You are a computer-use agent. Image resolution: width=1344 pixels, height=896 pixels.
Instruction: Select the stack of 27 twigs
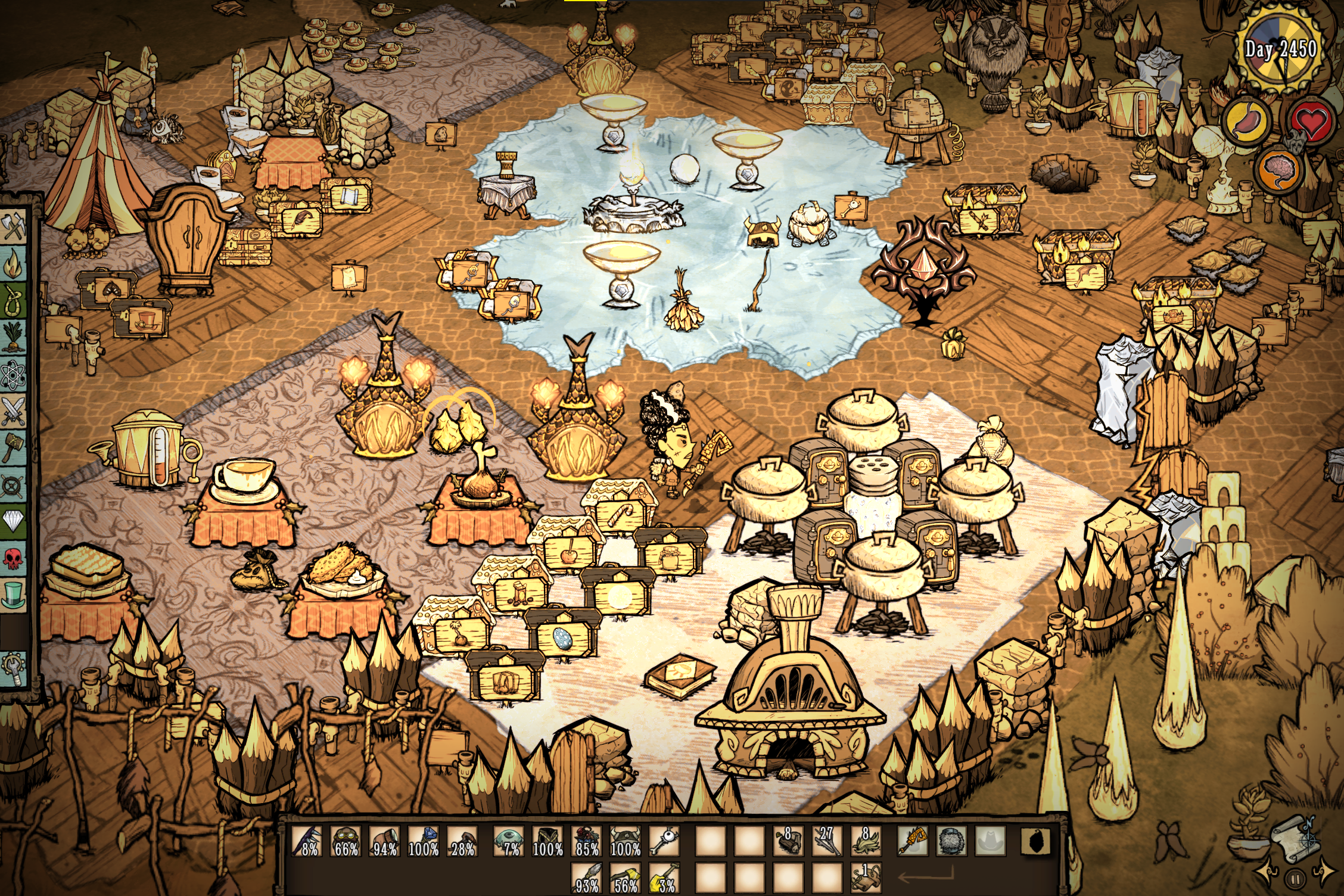[826, 841]
